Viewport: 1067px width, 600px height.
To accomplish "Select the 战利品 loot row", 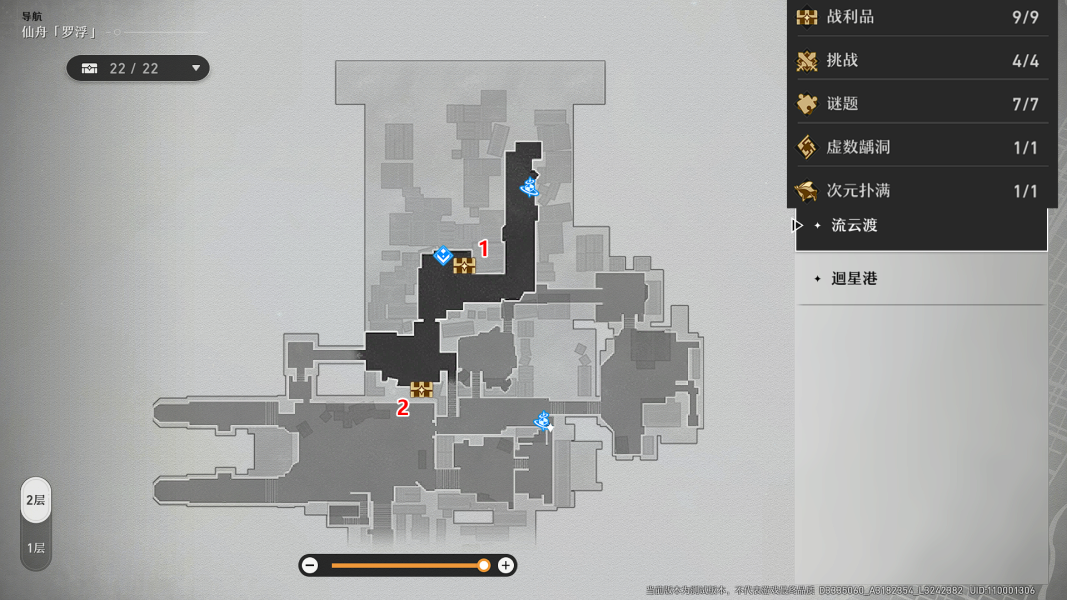I will (920, 17).
